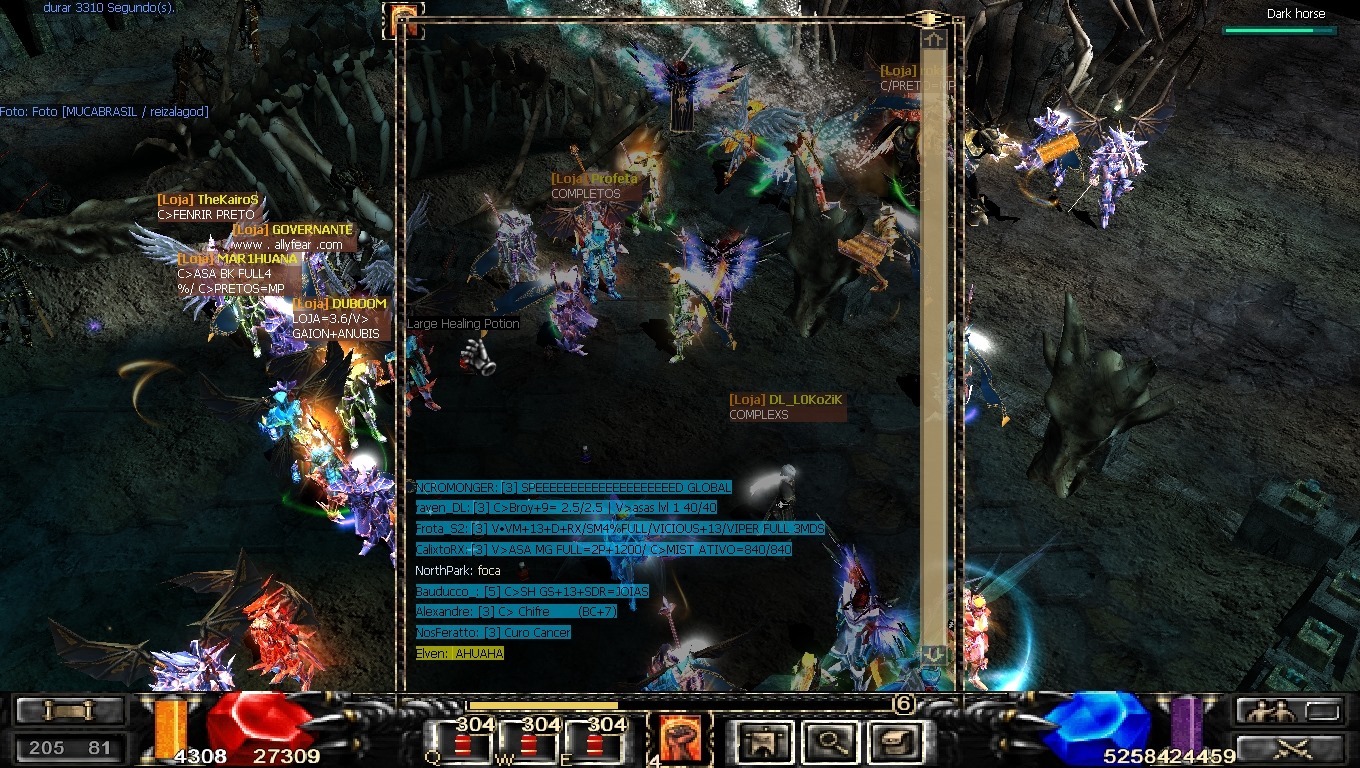
Task: Select NorthPark's "foca" chat message
Action: coord(458,571)
